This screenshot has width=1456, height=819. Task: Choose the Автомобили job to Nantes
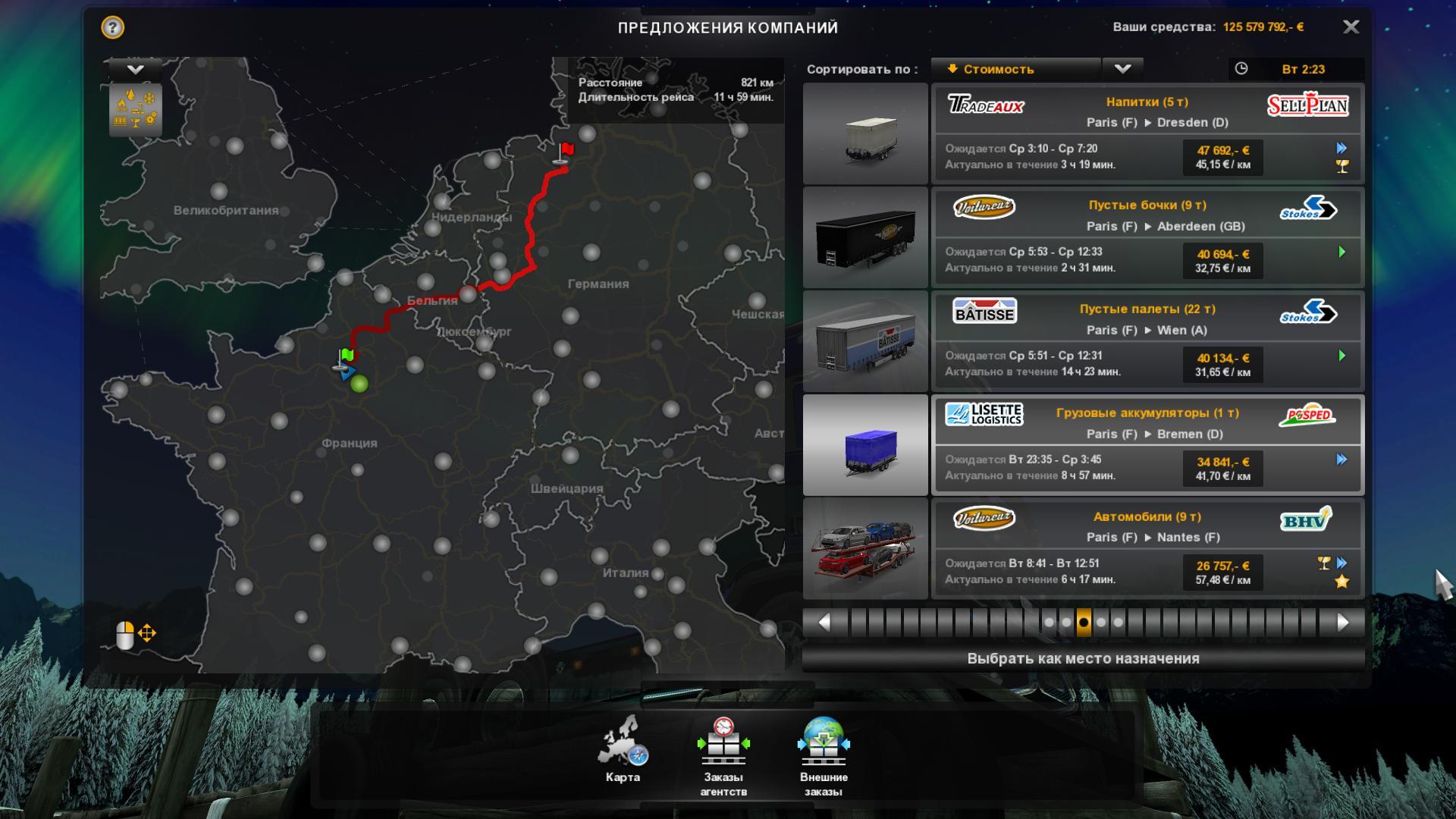(x=1147, y=549)
